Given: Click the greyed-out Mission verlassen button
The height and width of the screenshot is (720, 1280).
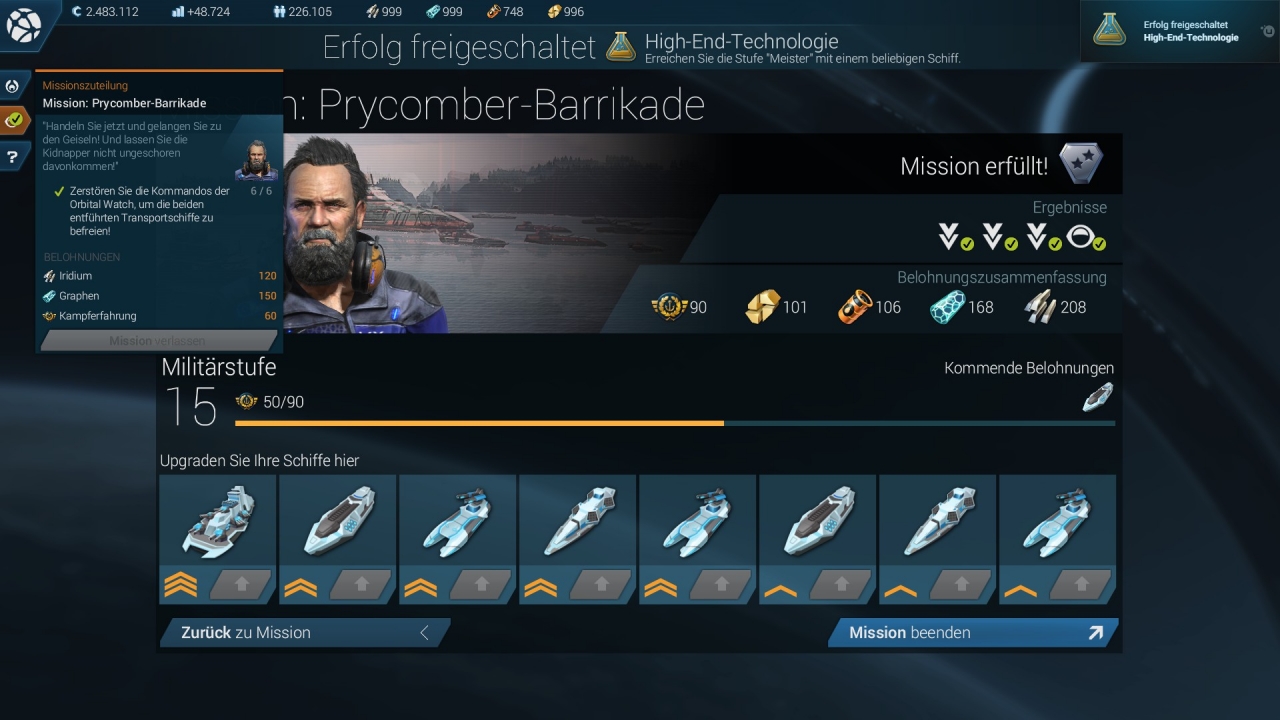Looking at the screenshot, I should coord(157,341).
